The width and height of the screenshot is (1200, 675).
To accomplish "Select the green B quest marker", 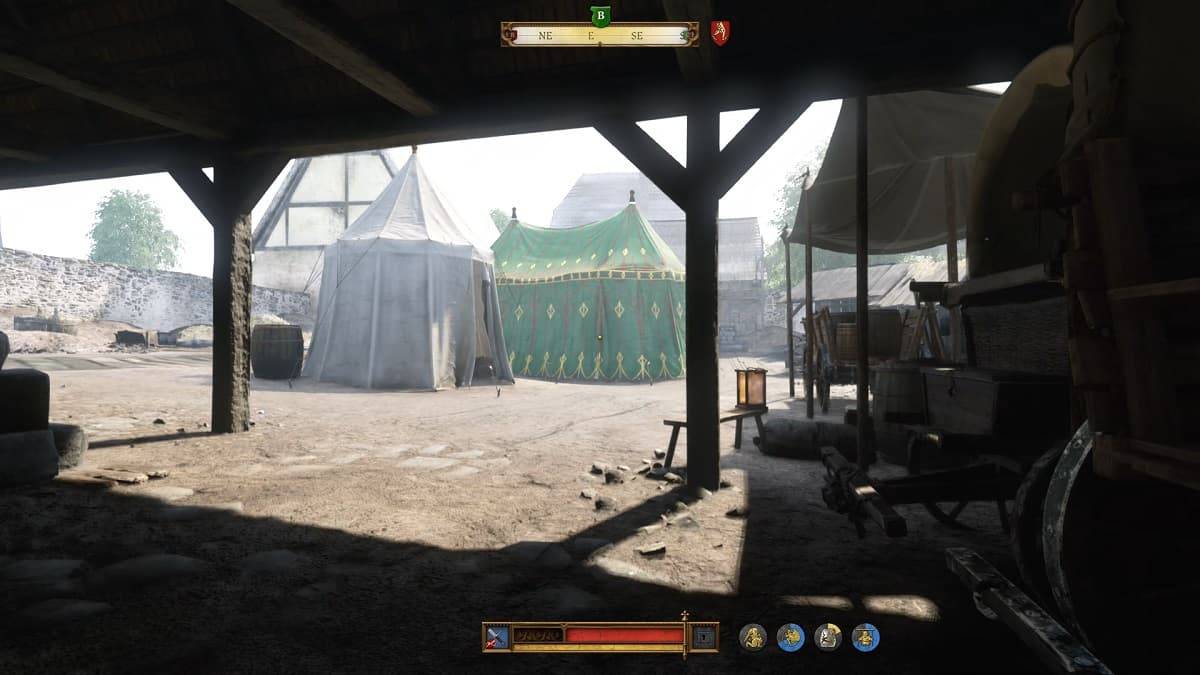I will 600,15.
